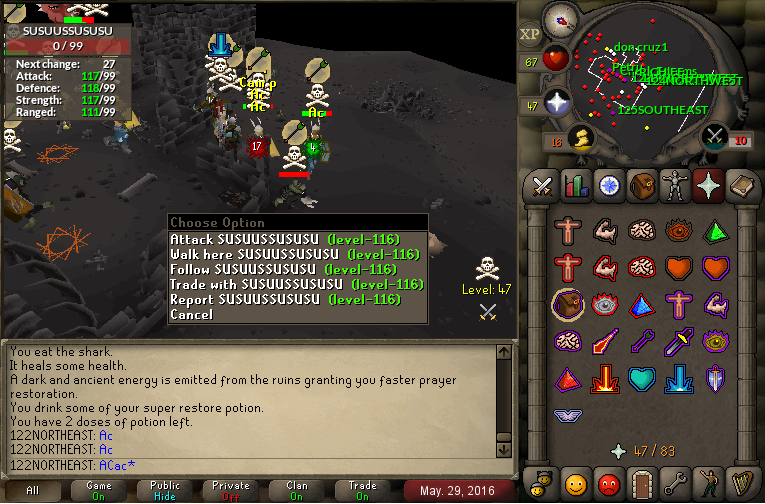
Task: Open the Inventory backpack tab
Action: [x=642, y=186]
